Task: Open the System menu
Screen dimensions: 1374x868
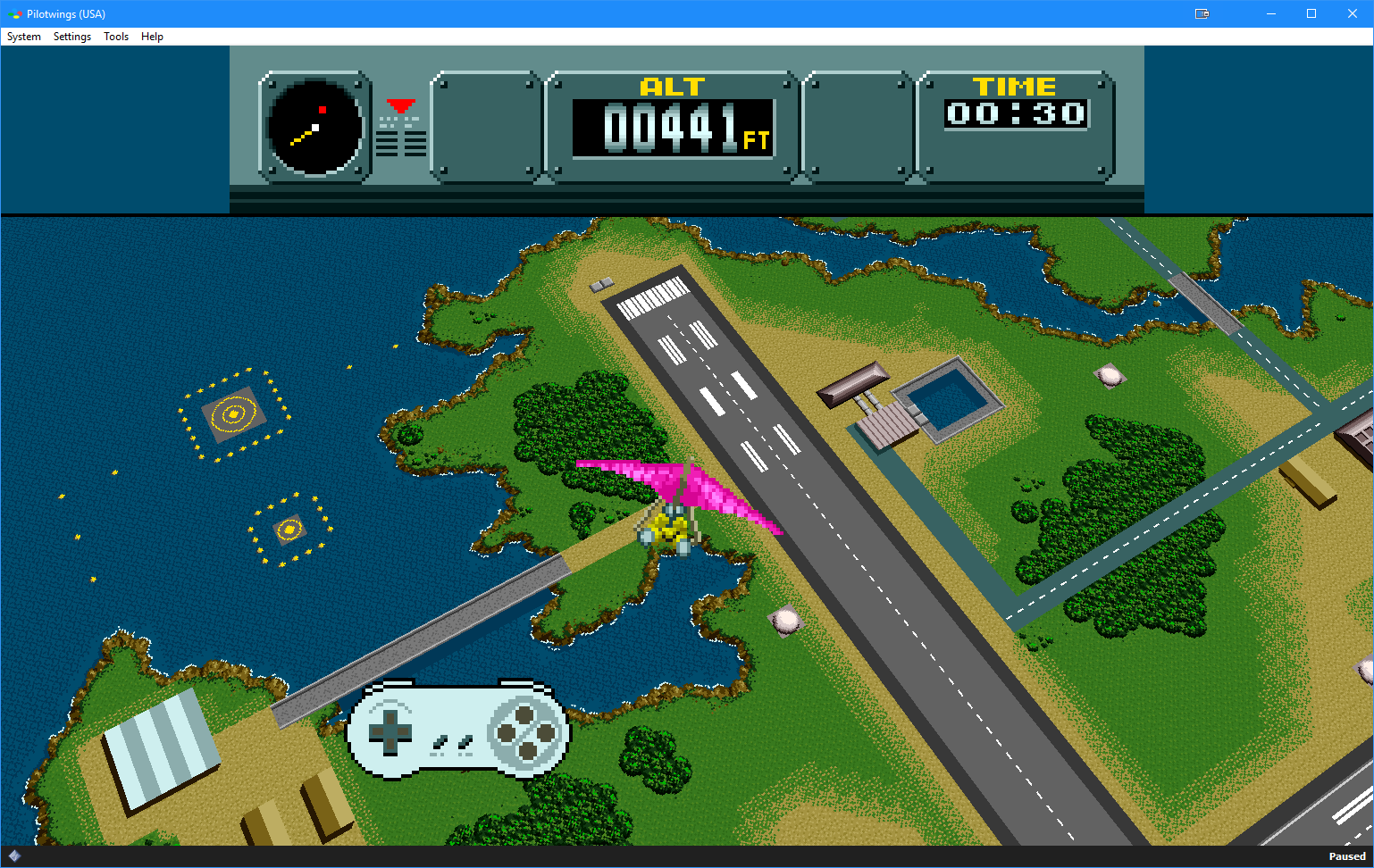Action: [24, 37]
